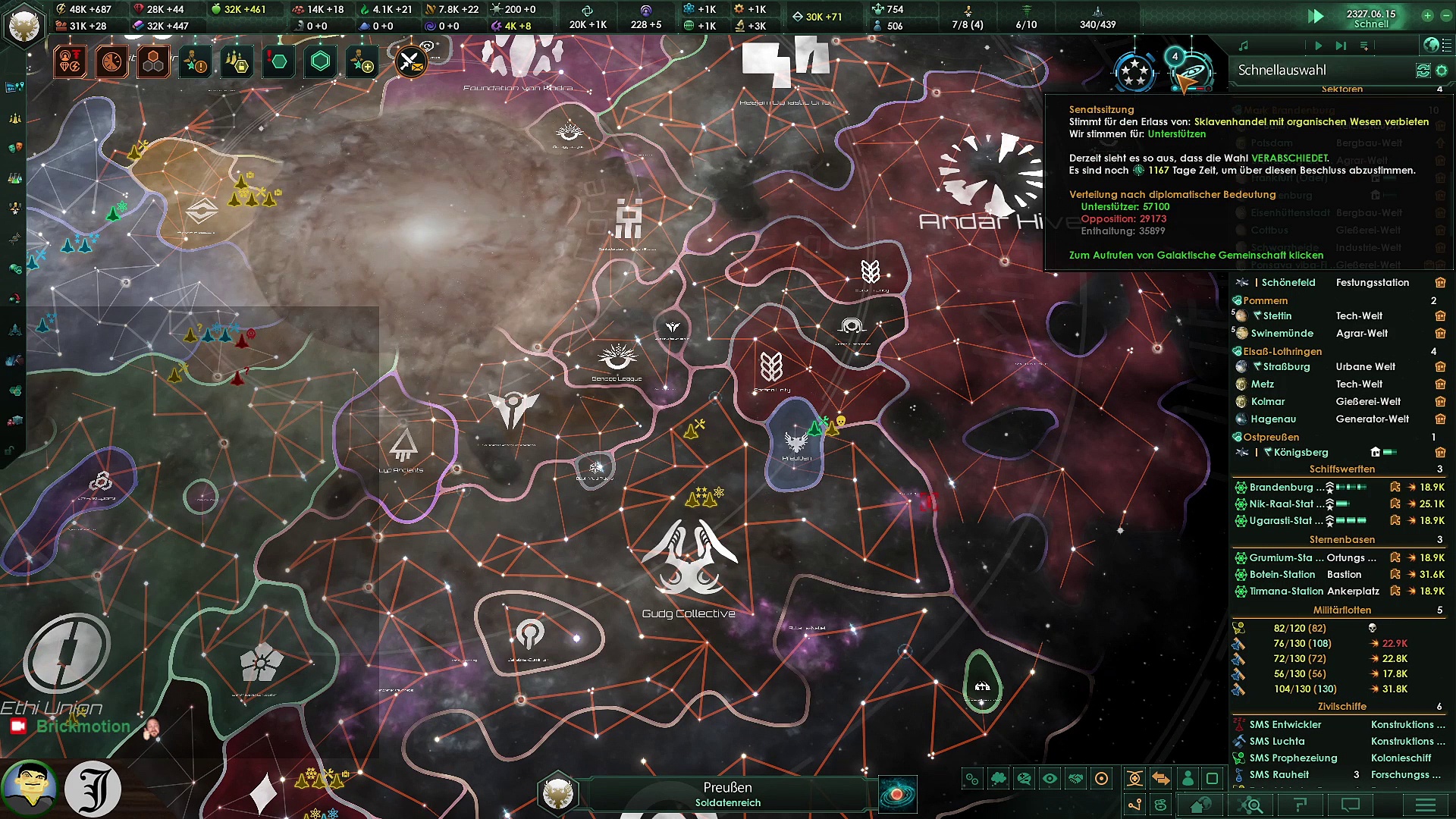Open the outliner settings gear

click(x=1442, y=71)
